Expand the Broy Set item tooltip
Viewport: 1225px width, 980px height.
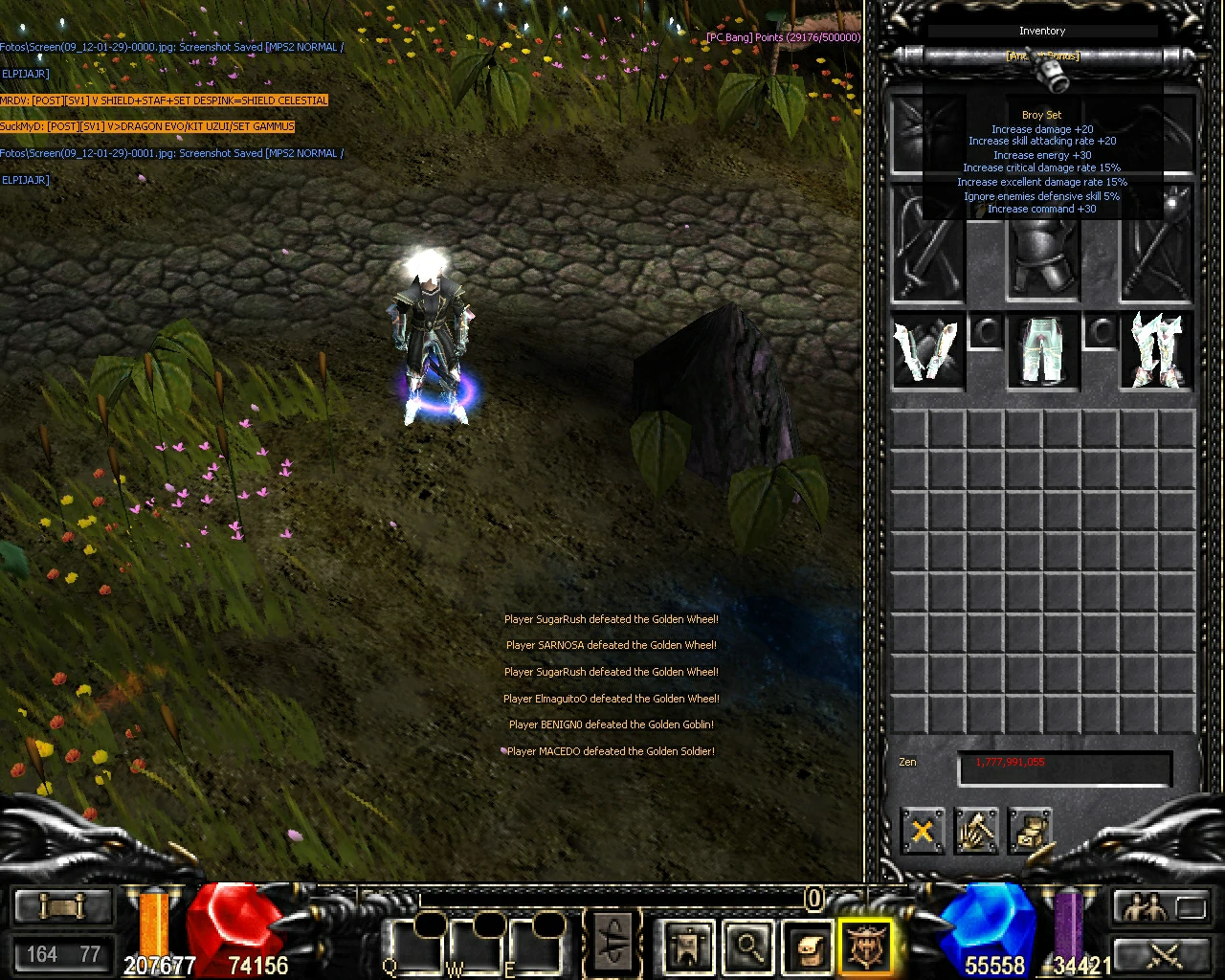coord(1041,114)
